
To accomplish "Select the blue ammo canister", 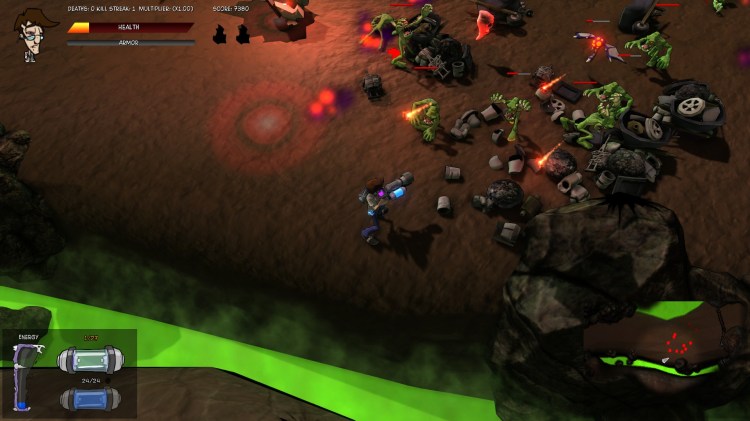I will 90,398.
